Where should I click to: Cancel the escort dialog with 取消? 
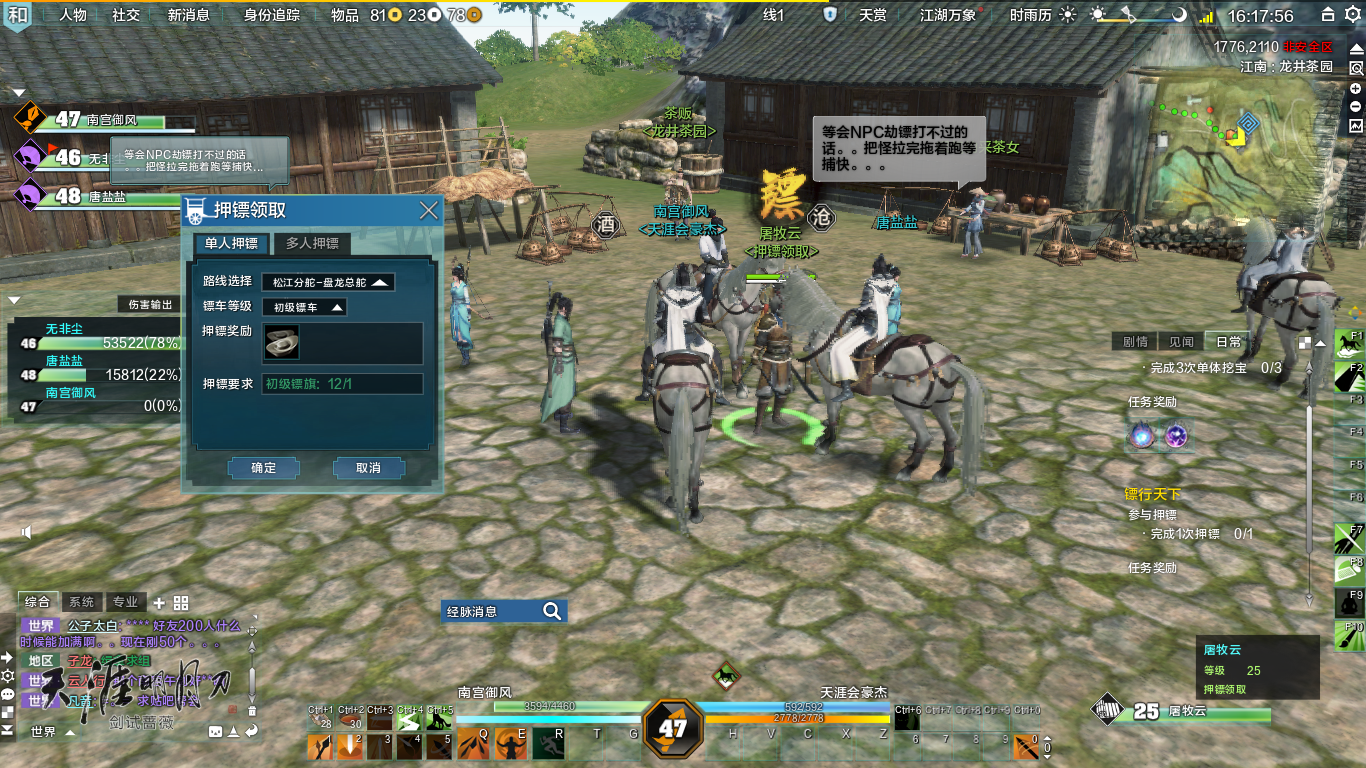point(368,468)
